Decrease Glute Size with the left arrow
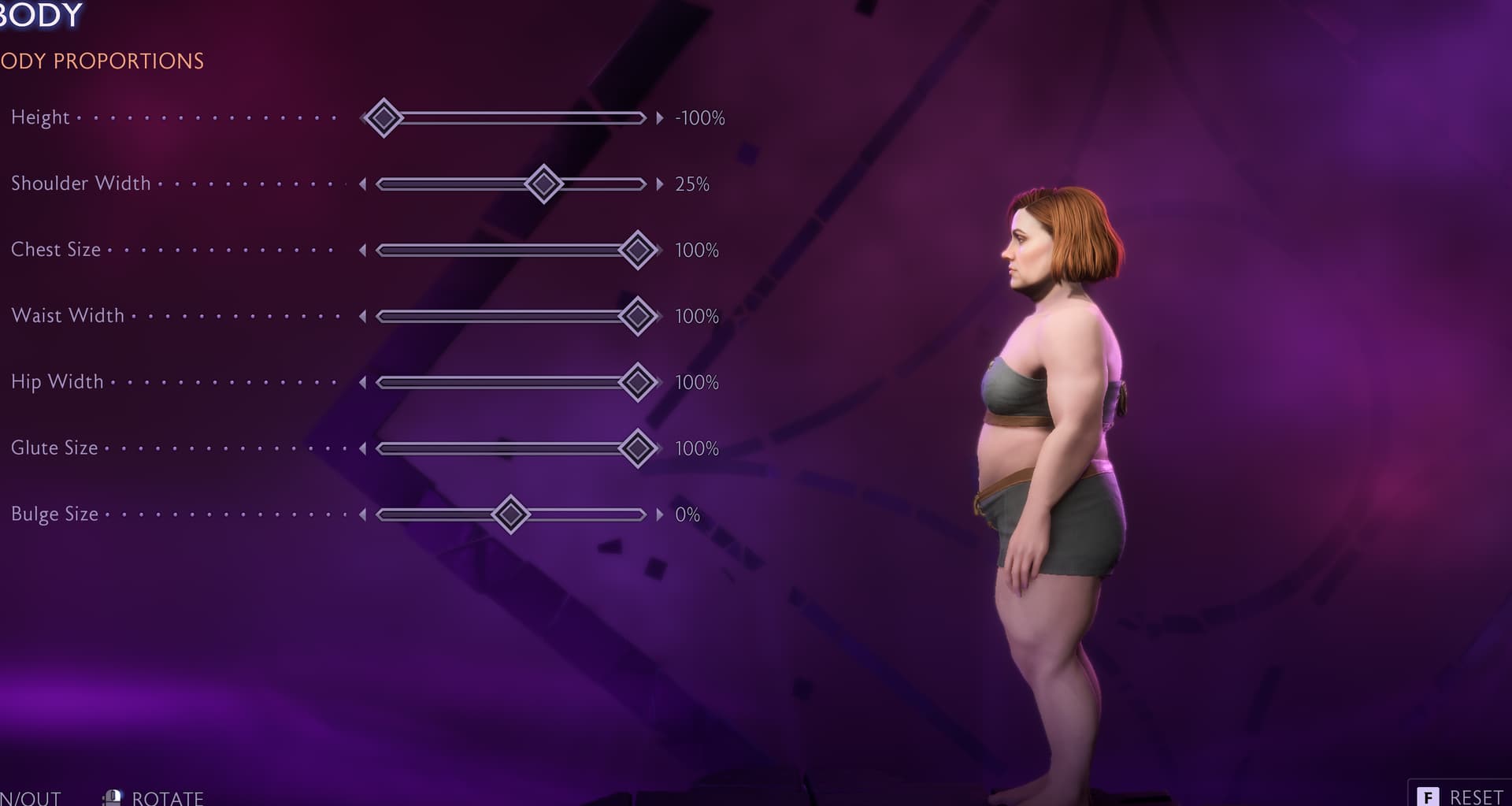The image size is (1512, 806). [362, 449]
